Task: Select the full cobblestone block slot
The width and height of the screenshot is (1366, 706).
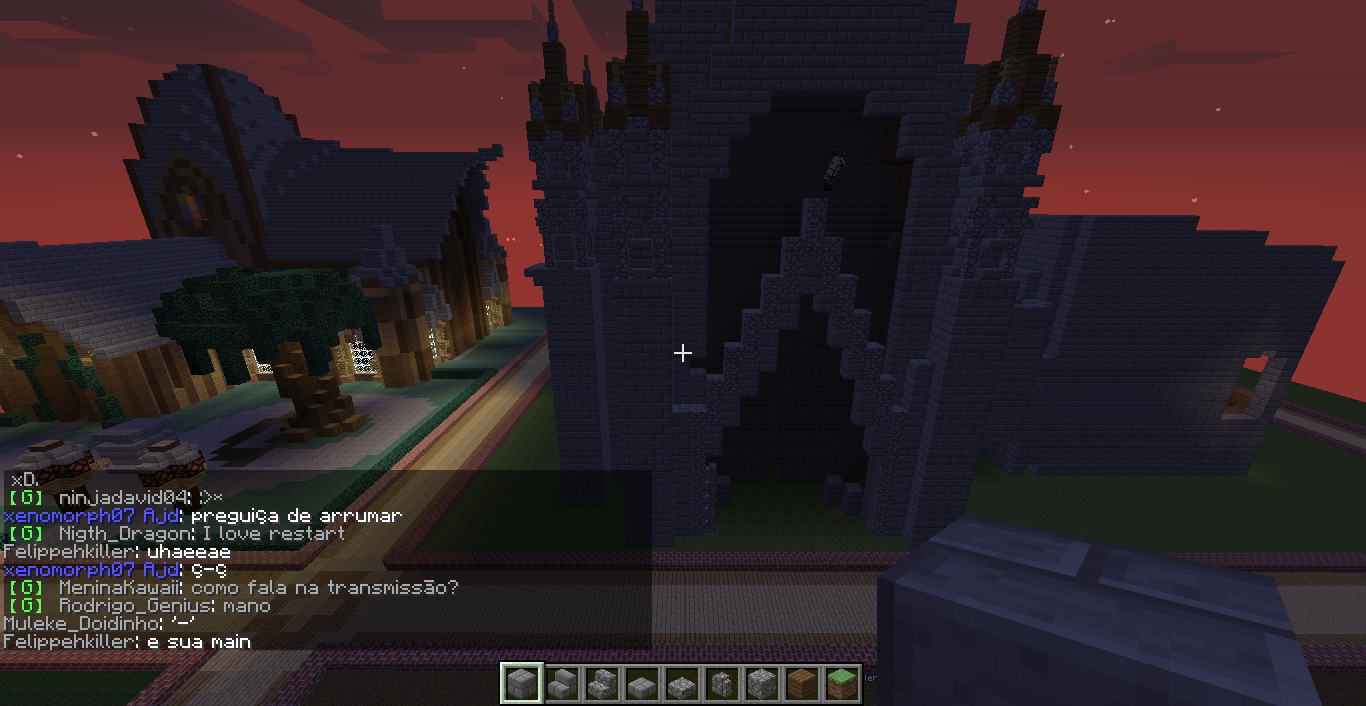Action: click(x=760, y=683)
